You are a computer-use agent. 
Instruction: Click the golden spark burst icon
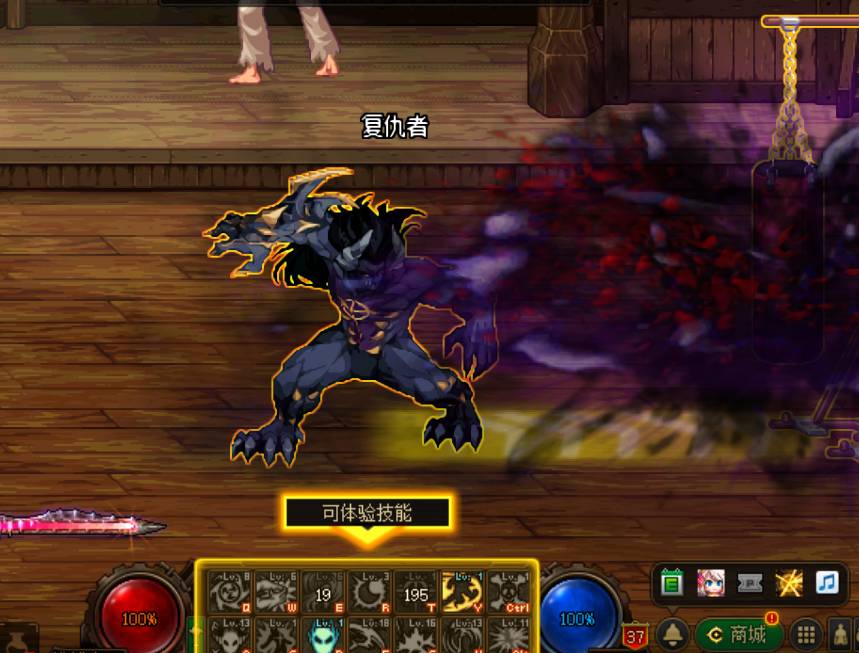[x=789, y=583]
